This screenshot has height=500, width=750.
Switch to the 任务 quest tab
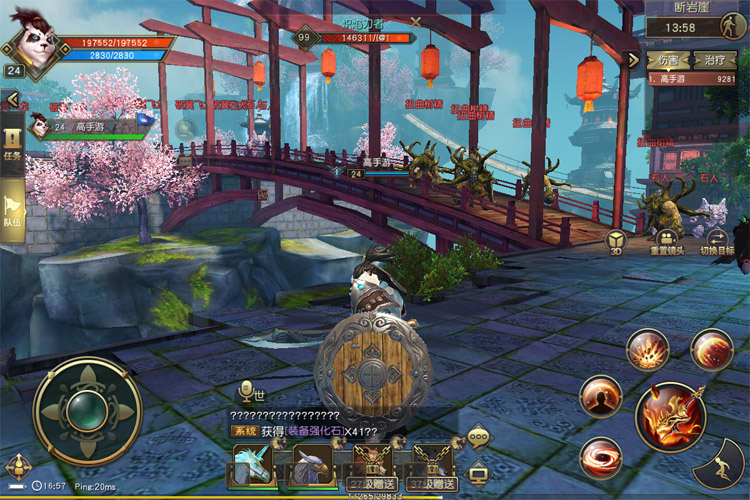click(13, 143)
